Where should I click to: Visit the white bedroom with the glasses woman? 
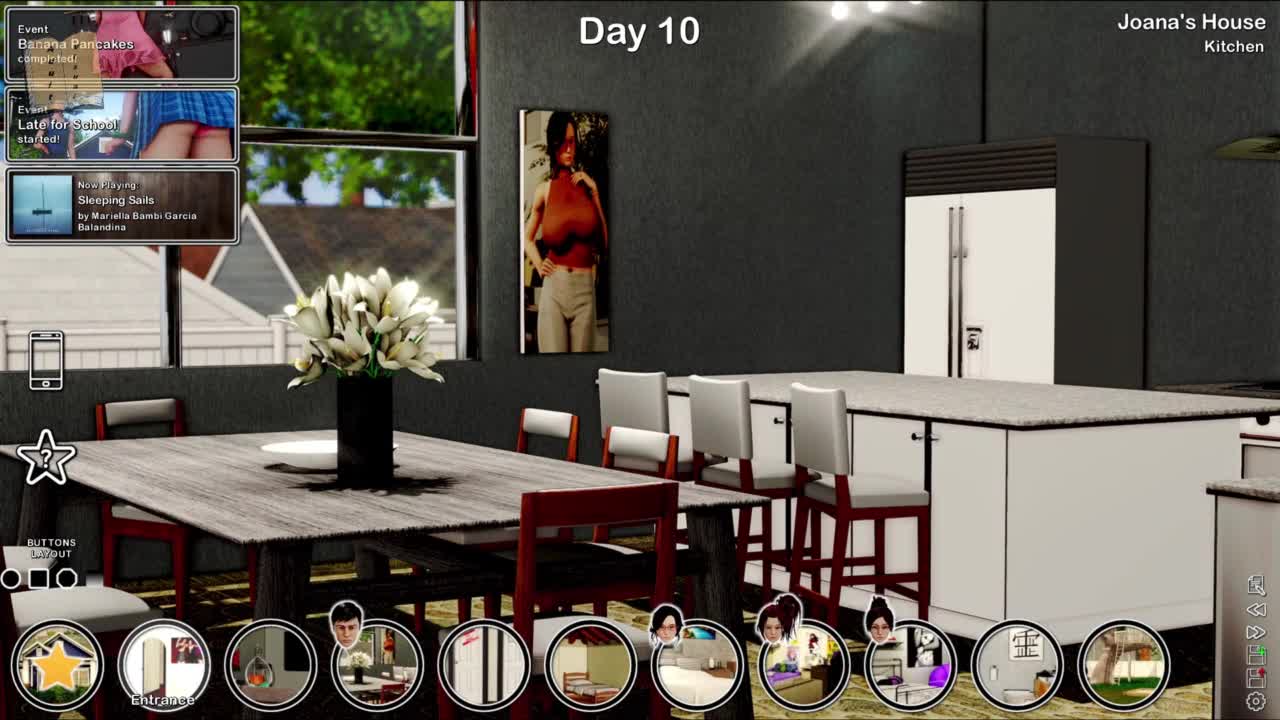pos(697,665)
